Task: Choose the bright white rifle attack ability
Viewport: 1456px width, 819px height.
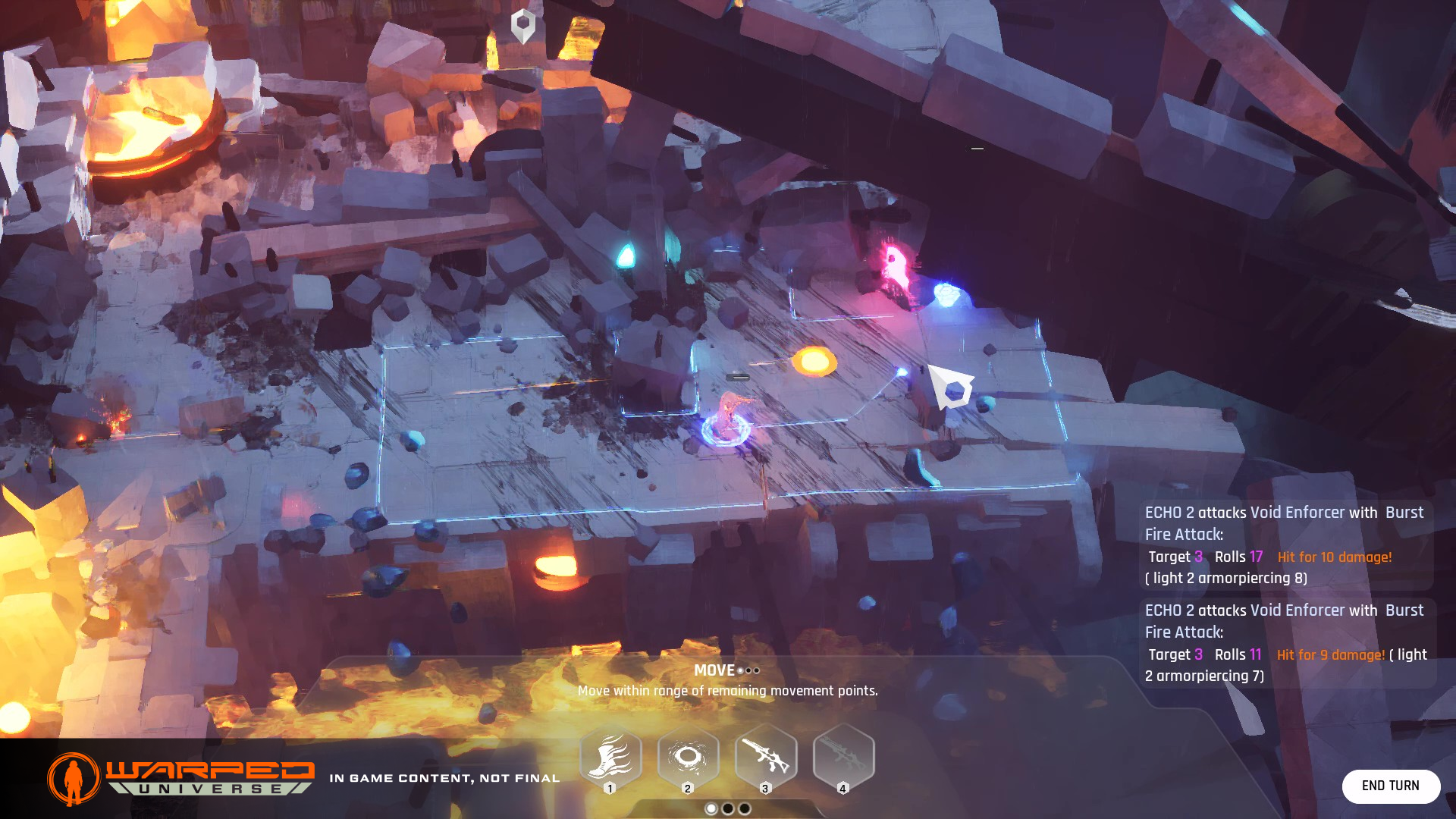Action: pyautogui.click(x=766, y=756)
